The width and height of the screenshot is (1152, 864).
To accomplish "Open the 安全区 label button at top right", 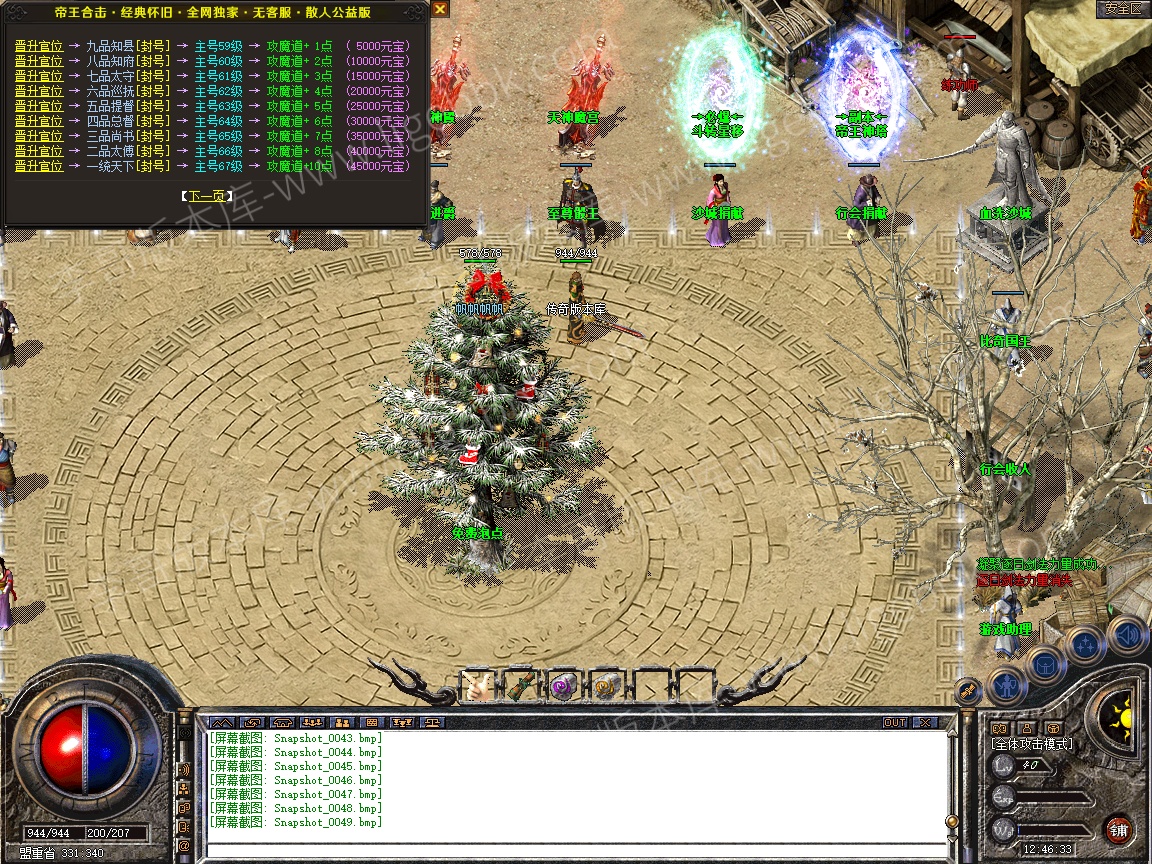I will pyautogui.click(x=1122, y=8).
